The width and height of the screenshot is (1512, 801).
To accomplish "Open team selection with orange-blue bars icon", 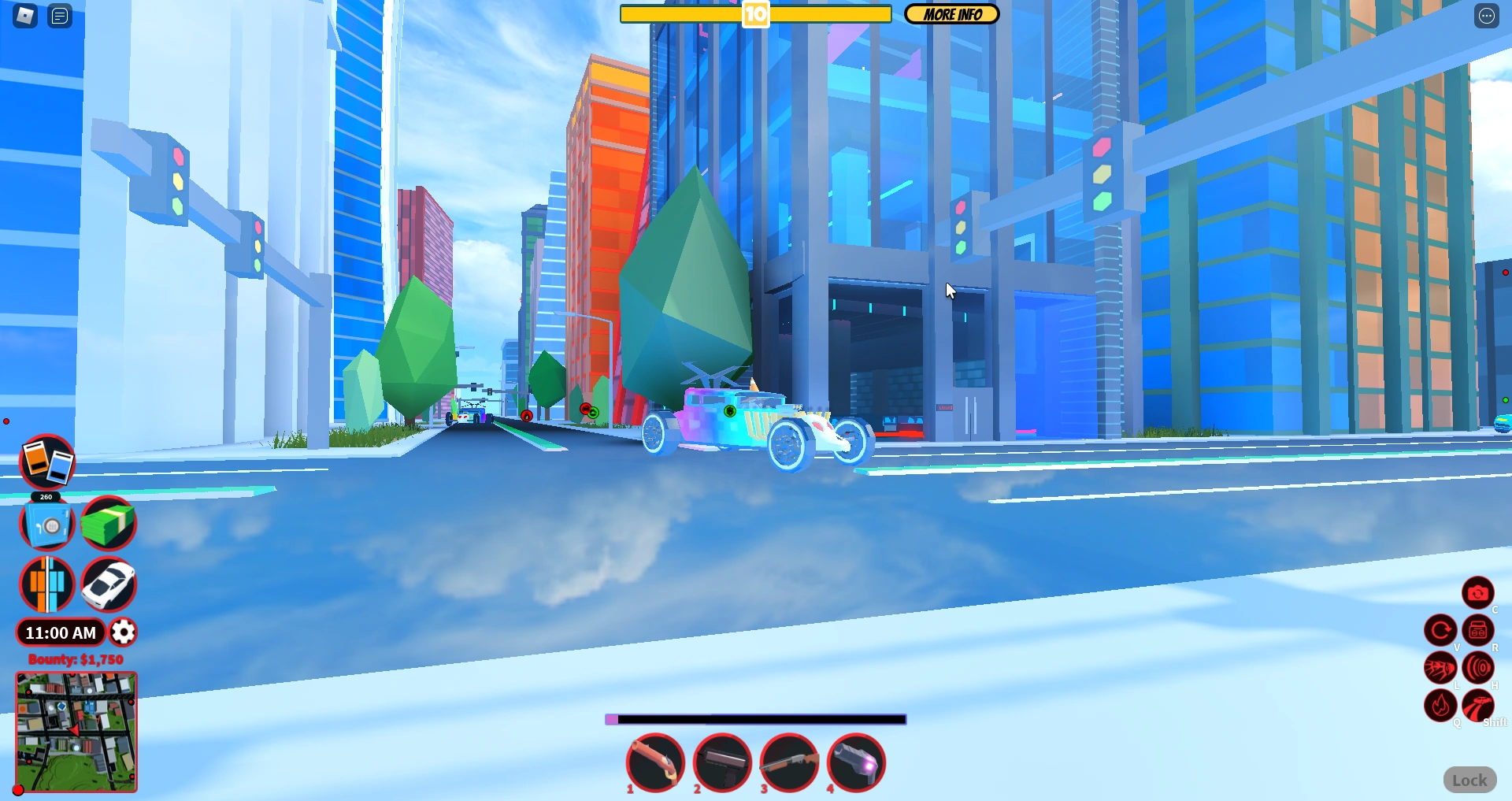I will coord(45,584).
